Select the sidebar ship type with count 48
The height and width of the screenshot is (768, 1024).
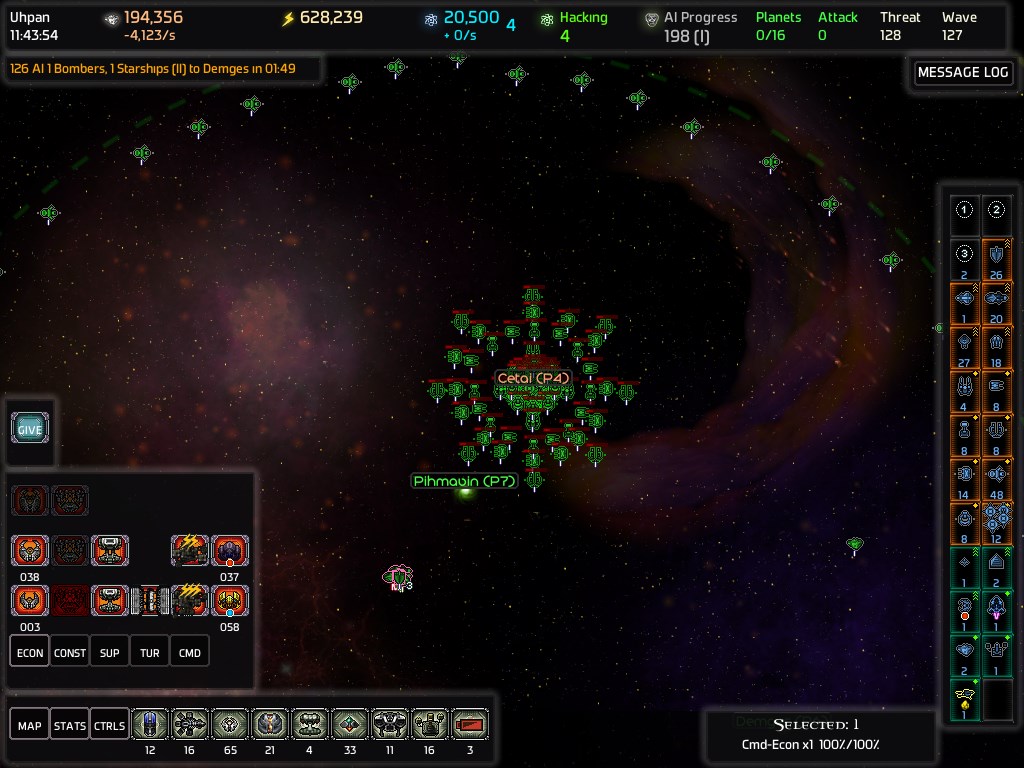click(x=997, y=474)
